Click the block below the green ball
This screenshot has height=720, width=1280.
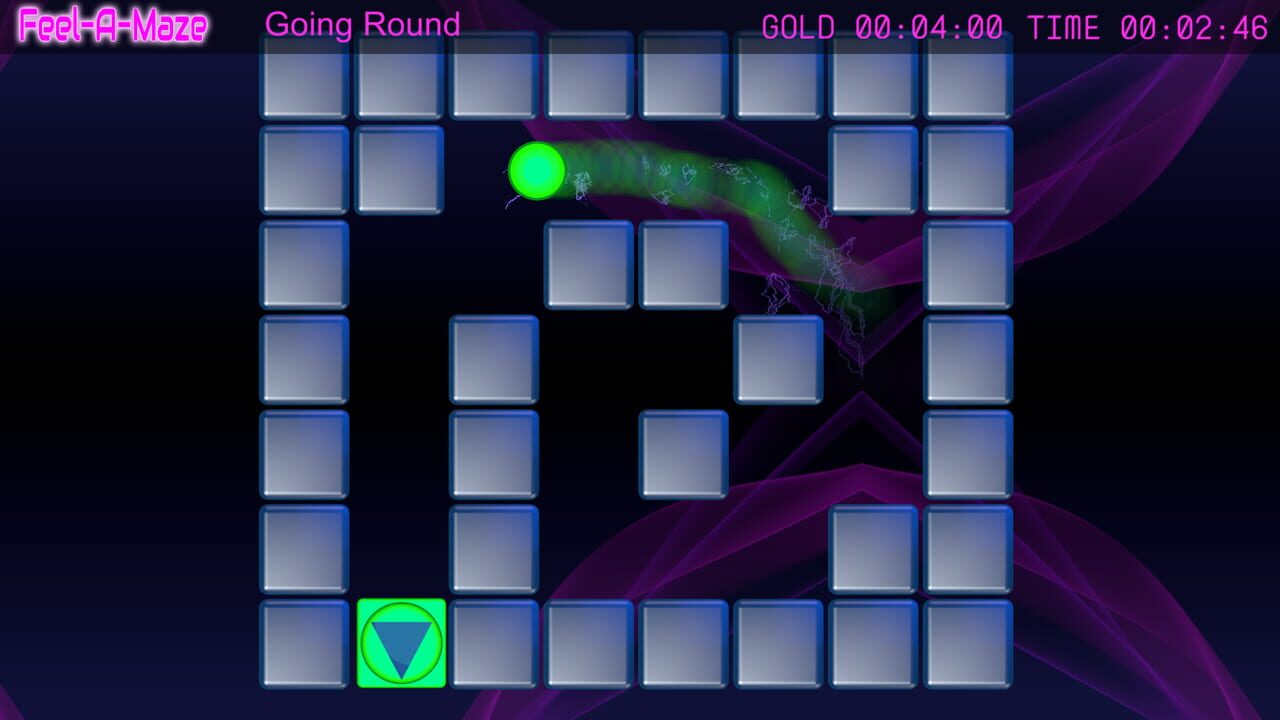pyautogui.click(x=589, y=264)
